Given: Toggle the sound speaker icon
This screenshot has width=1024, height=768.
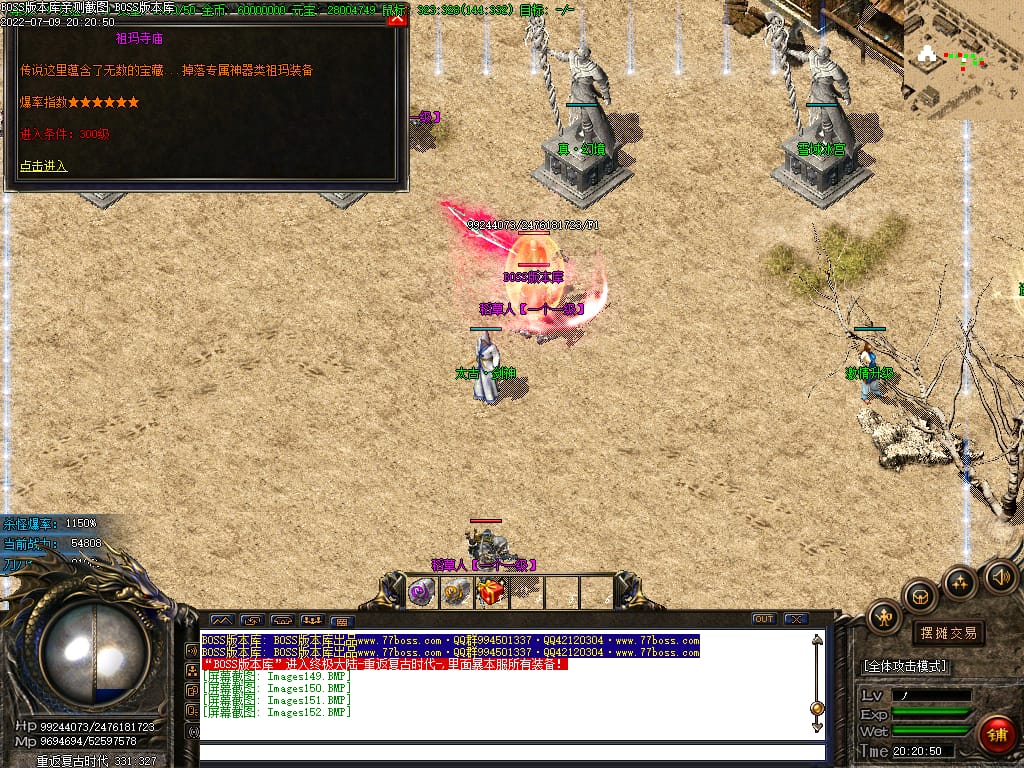Looking at the screenshot, I should click(x=1000, y=576).
